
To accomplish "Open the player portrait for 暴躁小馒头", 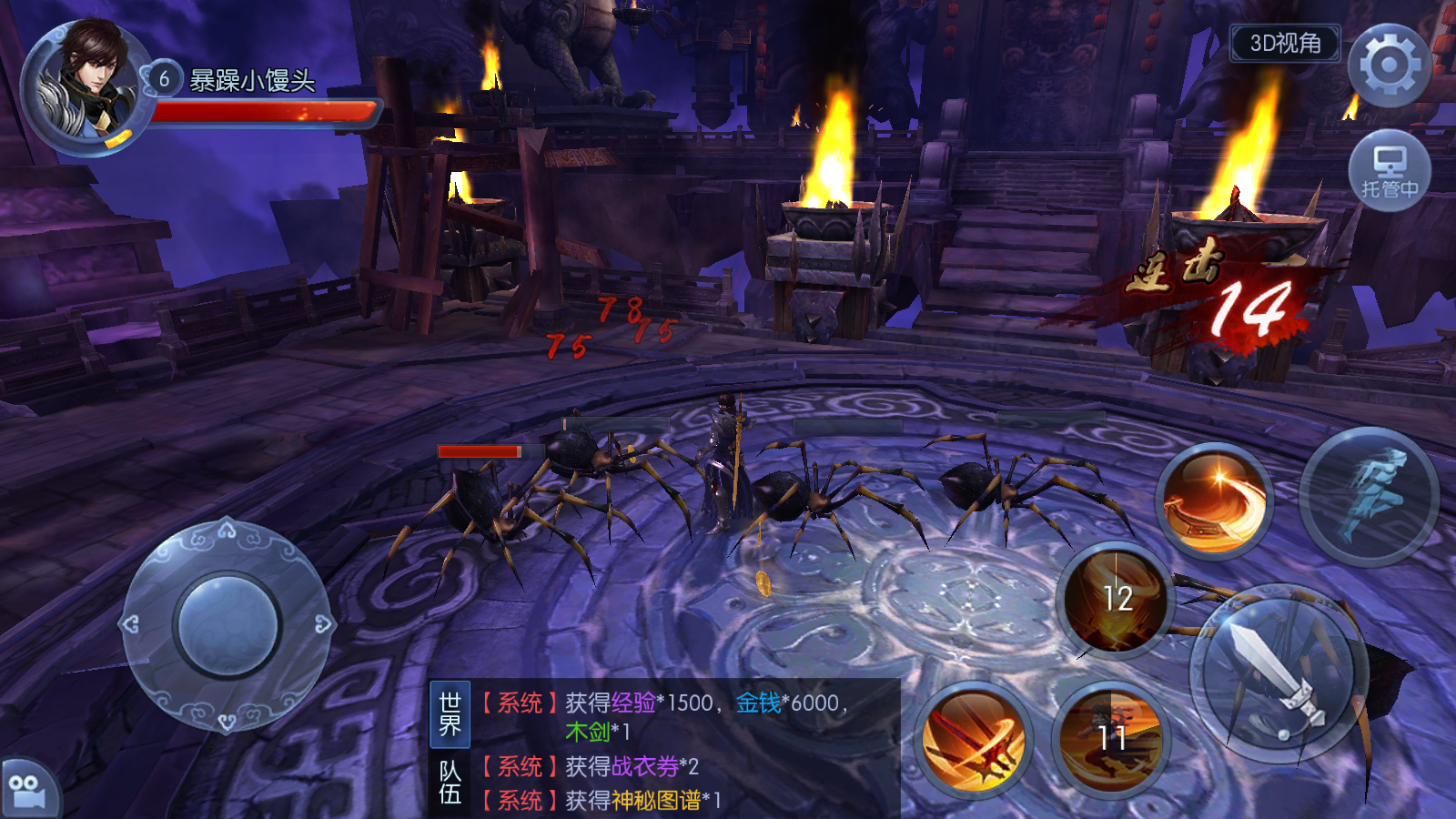I will point(86,86).
